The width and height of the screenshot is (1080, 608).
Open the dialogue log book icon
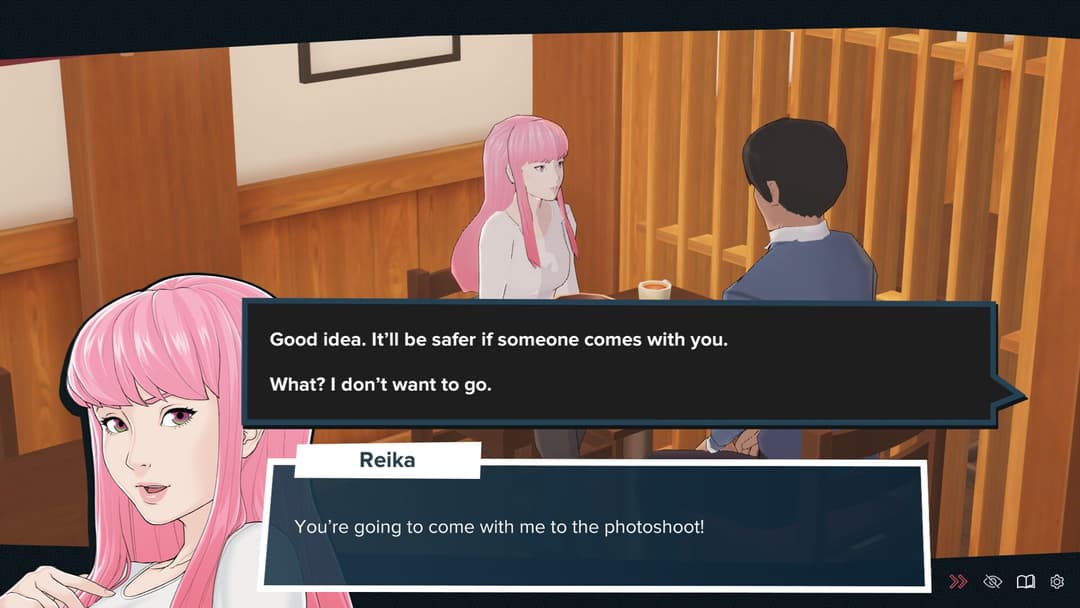pyautogui.click(x=1025, y=581)
